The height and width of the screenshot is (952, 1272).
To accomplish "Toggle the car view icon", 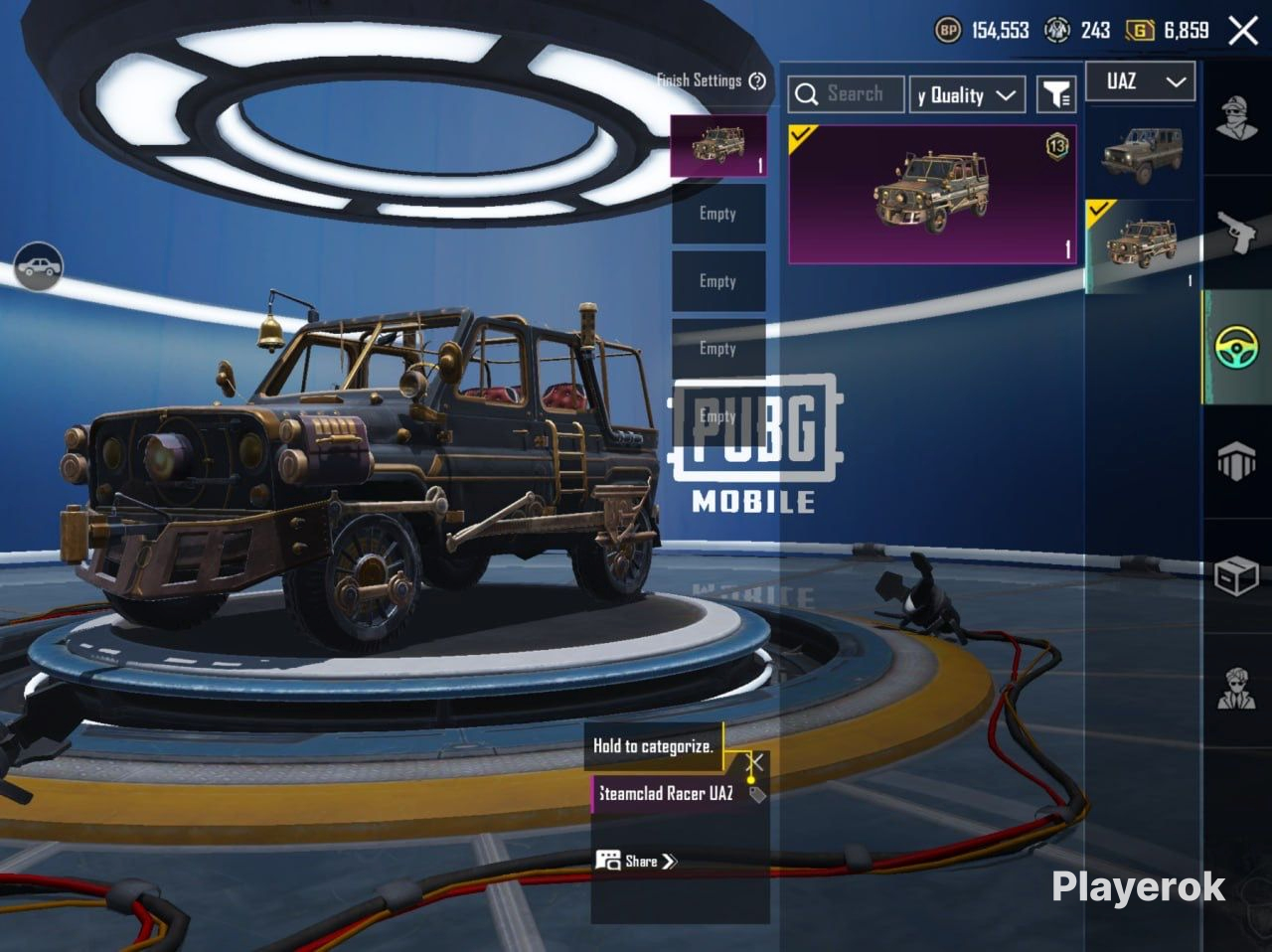I will [x=39, y=266].
